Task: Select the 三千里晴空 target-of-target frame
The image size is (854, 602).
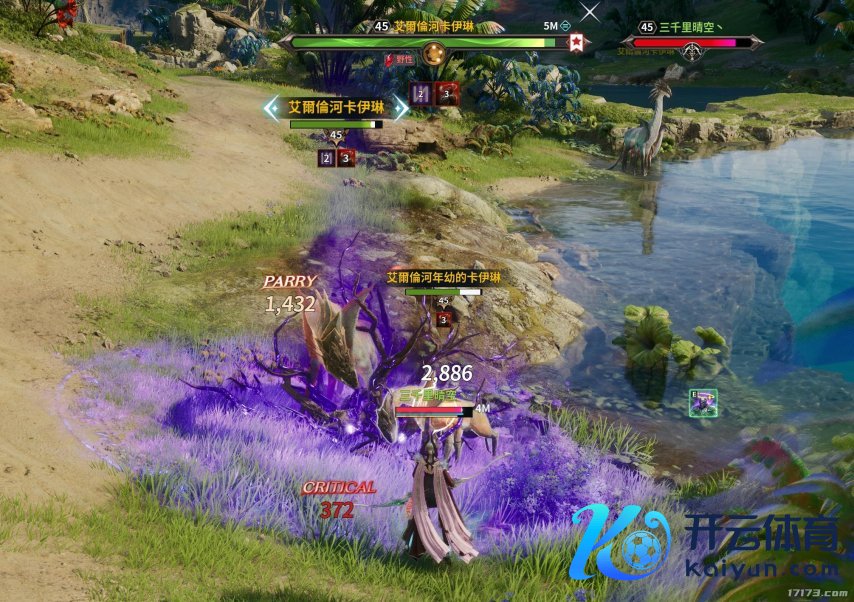Action: coord(690,42)
